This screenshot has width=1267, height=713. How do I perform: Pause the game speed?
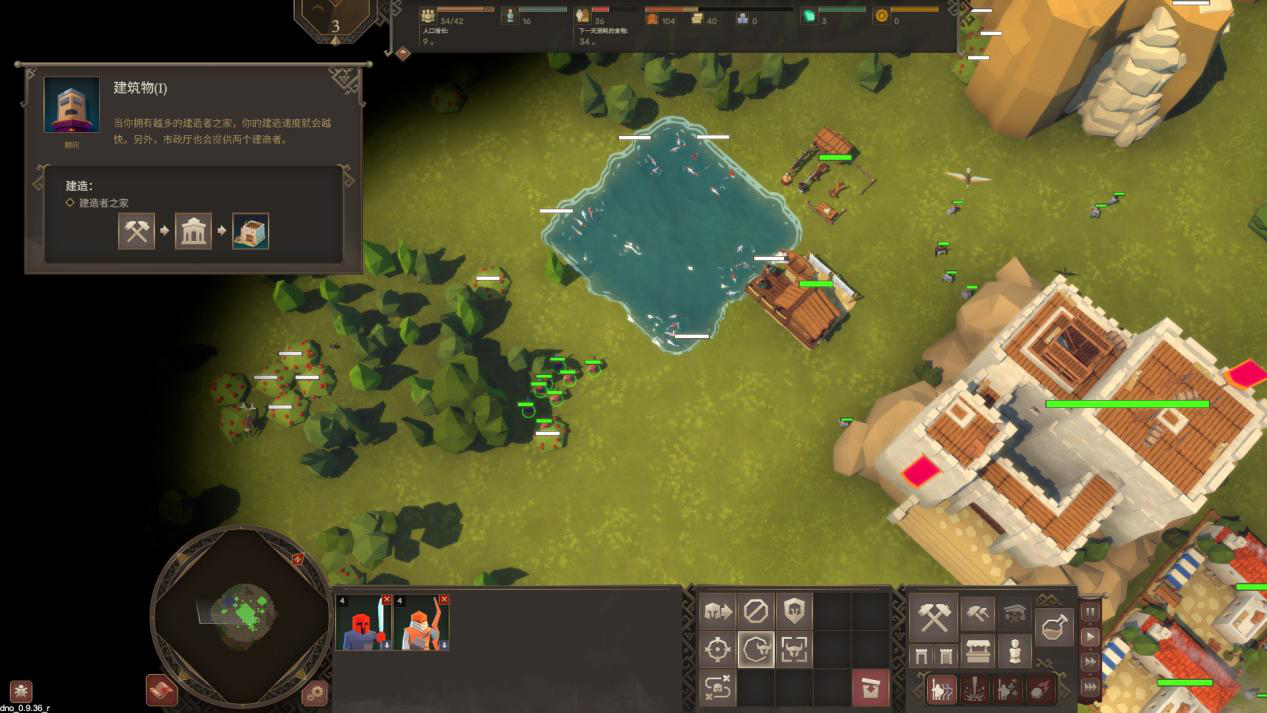click(1090, 612)
